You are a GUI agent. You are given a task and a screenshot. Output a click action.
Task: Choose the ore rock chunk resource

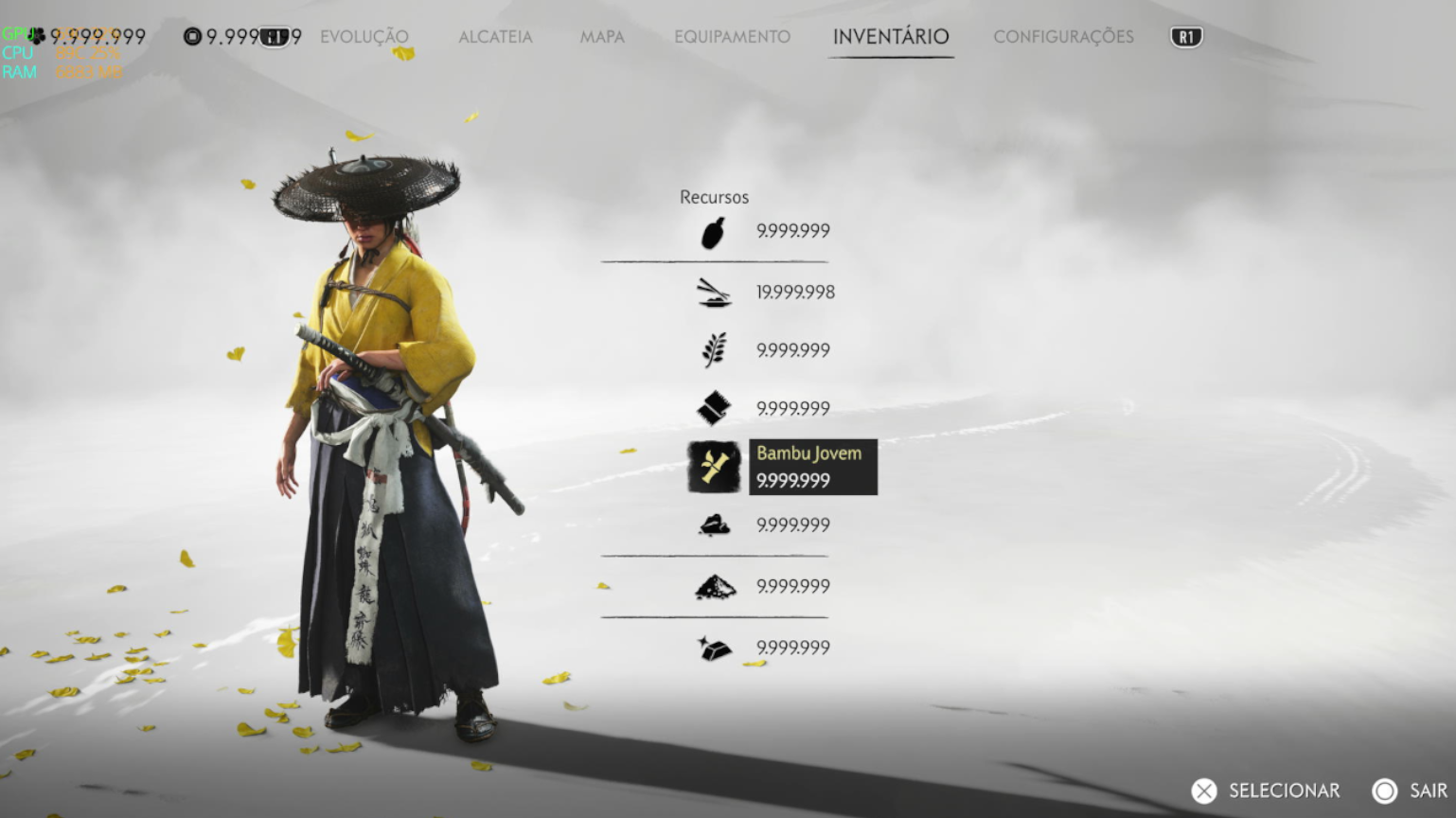(714, 525)
